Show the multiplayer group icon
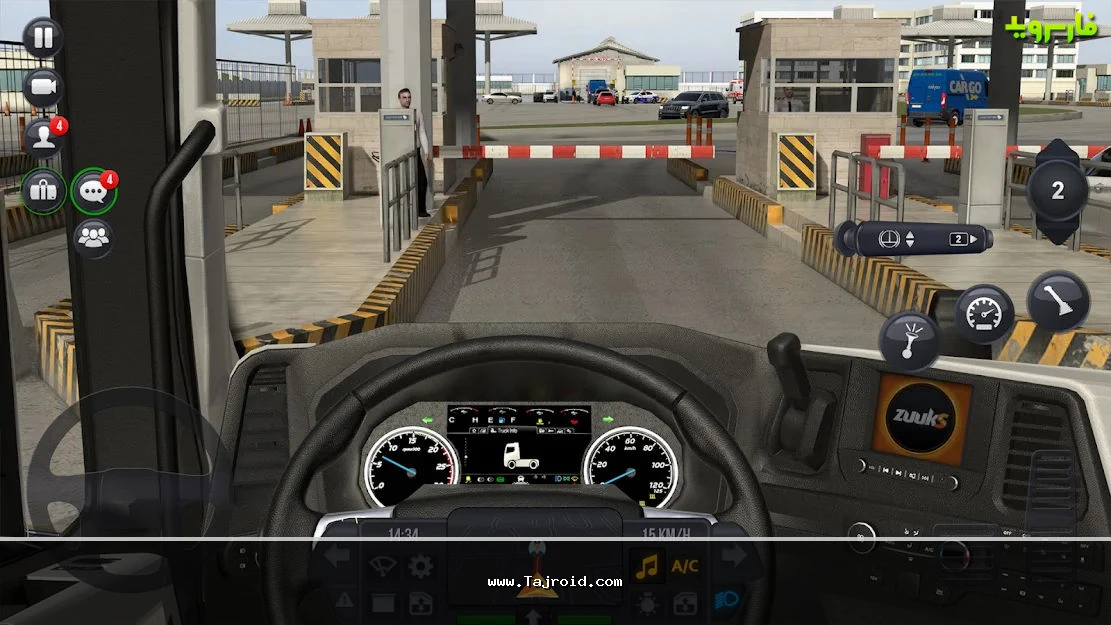Screen dimensions: 1111x625 coord(93,239)
